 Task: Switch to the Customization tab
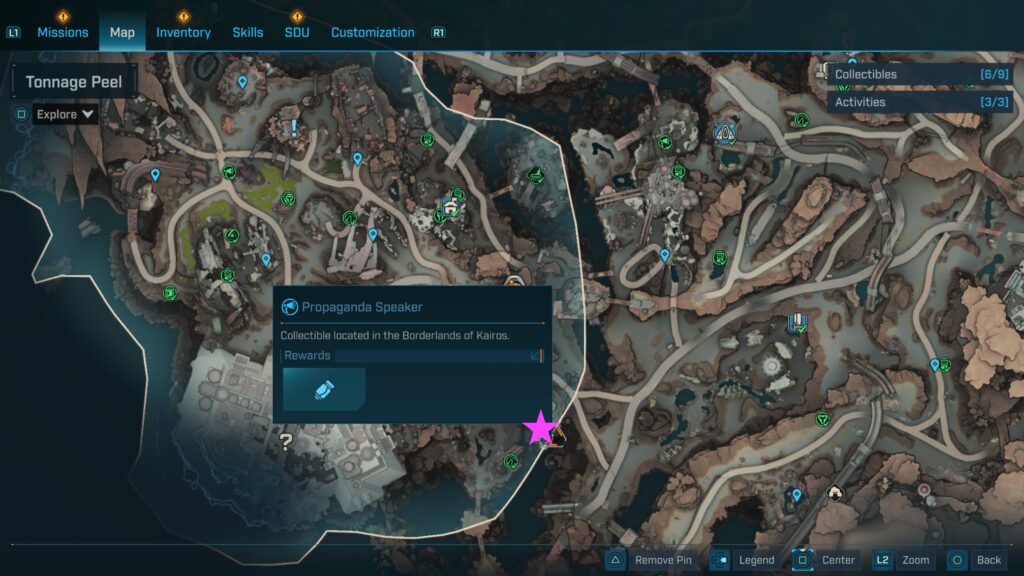click(x=372, y=32)
